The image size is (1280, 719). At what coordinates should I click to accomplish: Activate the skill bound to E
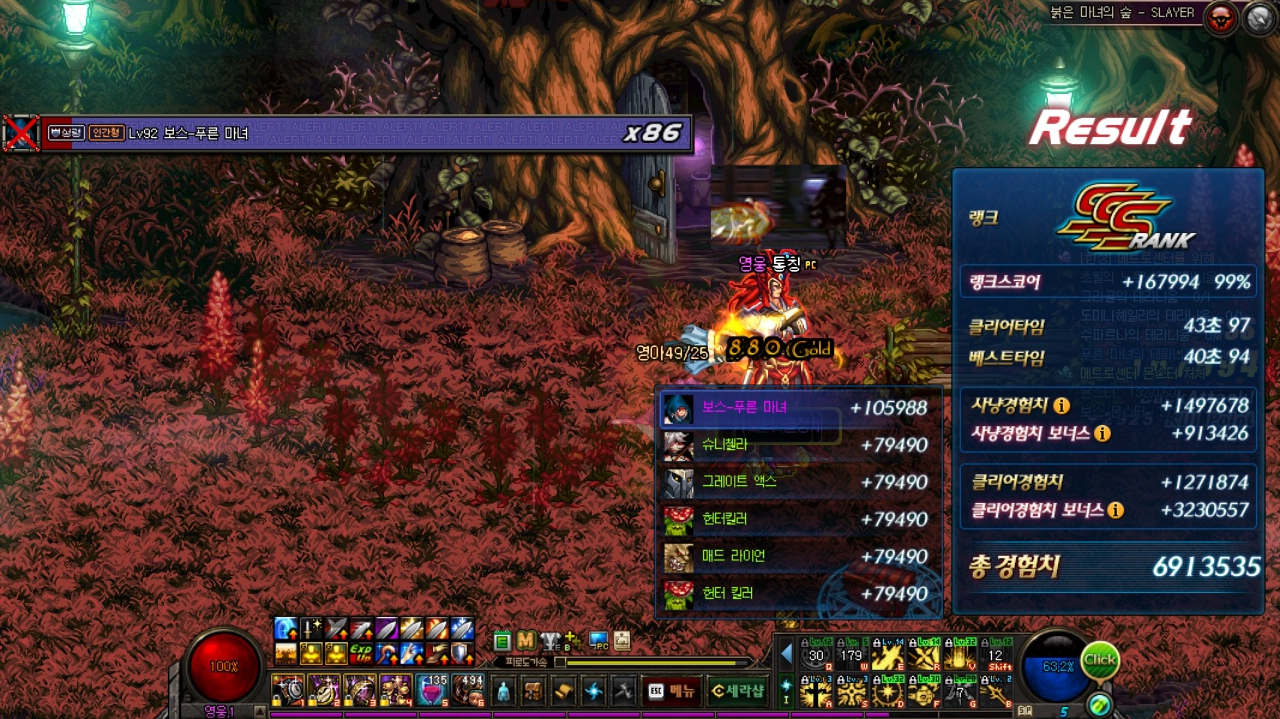point(887,655)
